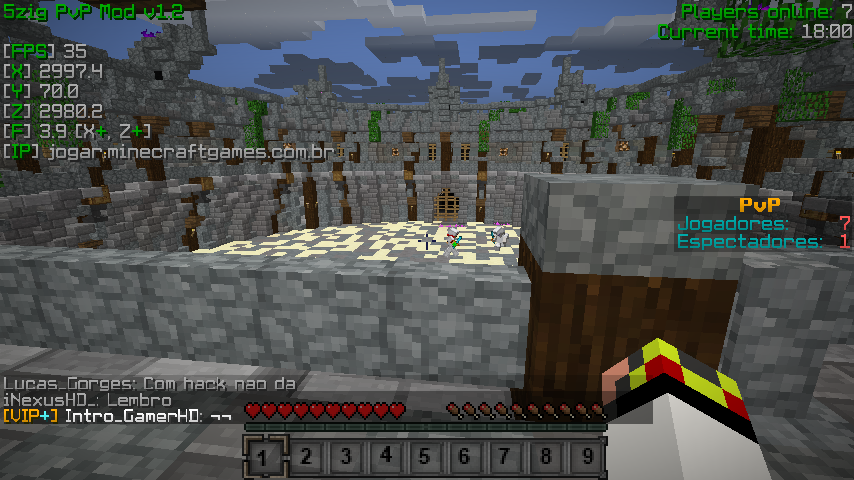Image resolution: width=854 pixels, height=480 pixels.
Task: Select the slot labeled 4
Action: tap(385, 457)
